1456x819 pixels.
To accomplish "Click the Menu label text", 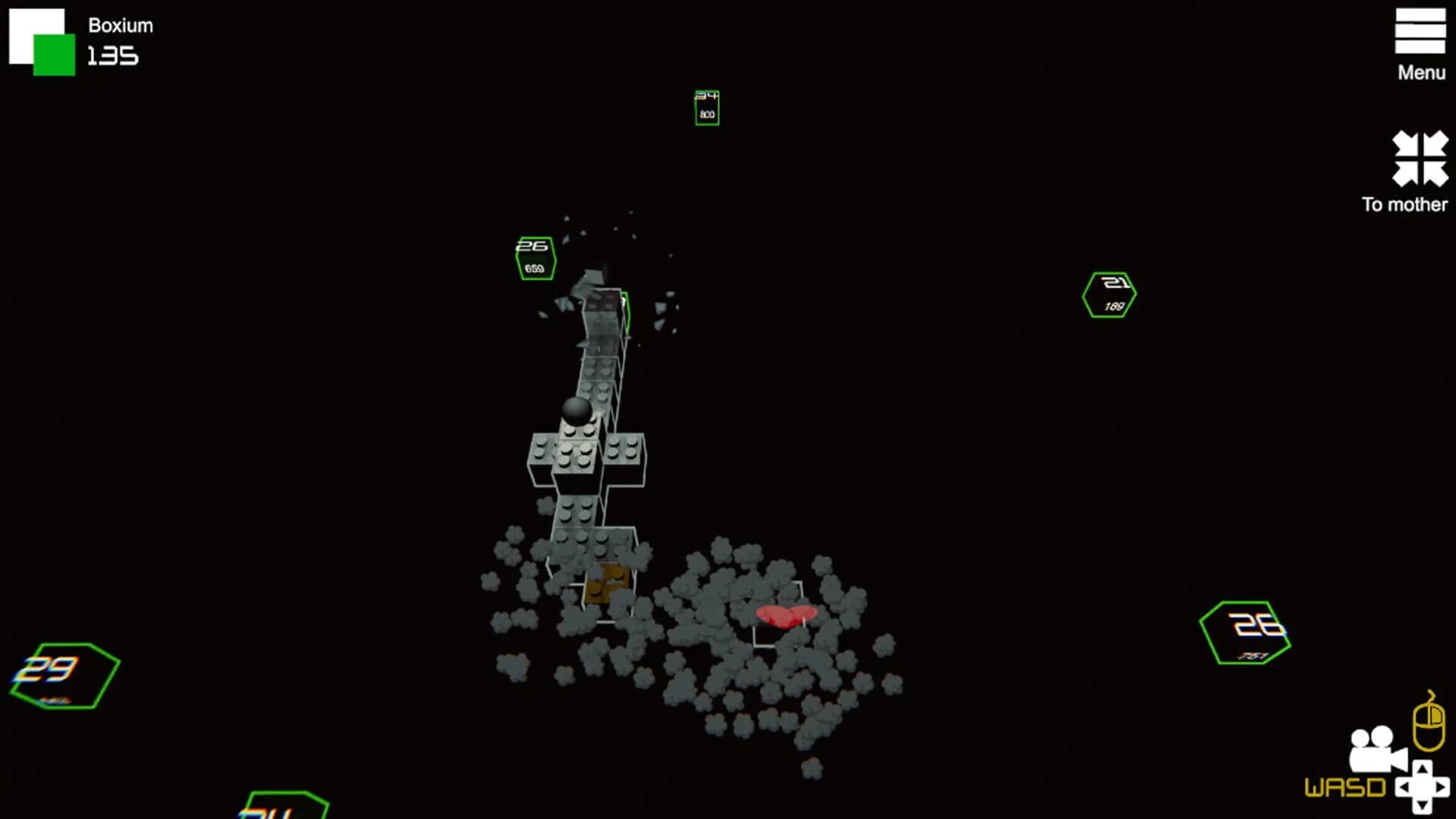I will tap(1423, 72).
